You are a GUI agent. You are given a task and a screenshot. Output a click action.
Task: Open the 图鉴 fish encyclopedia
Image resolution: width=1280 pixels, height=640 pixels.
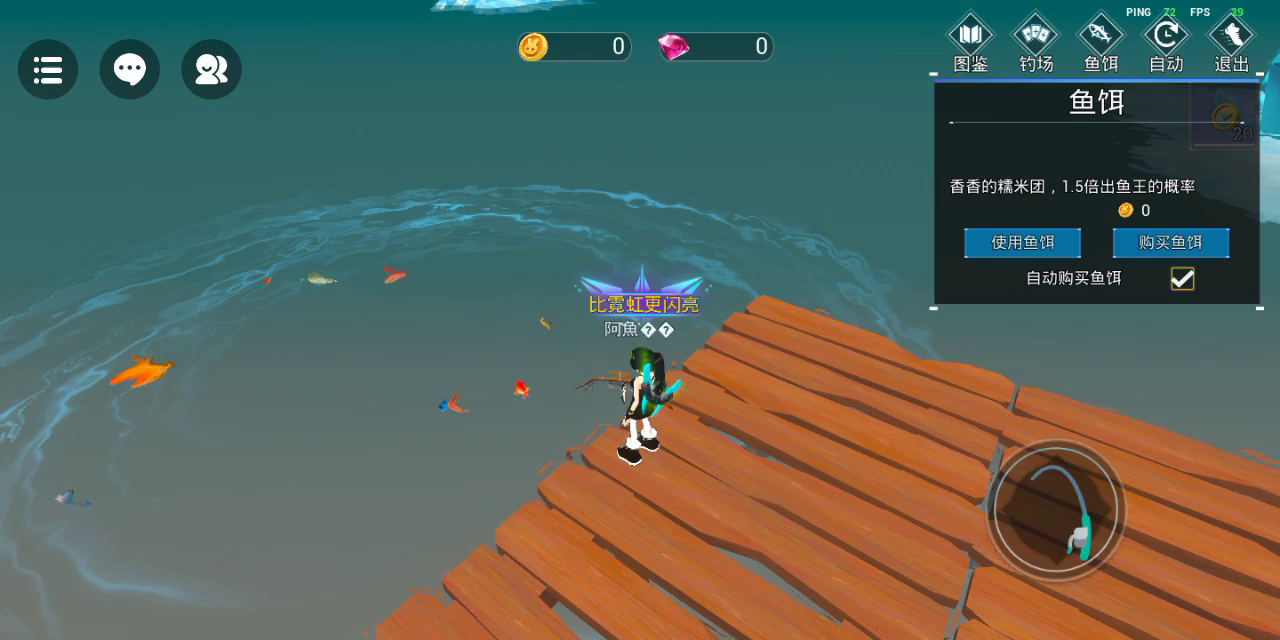tap(970, 44)
